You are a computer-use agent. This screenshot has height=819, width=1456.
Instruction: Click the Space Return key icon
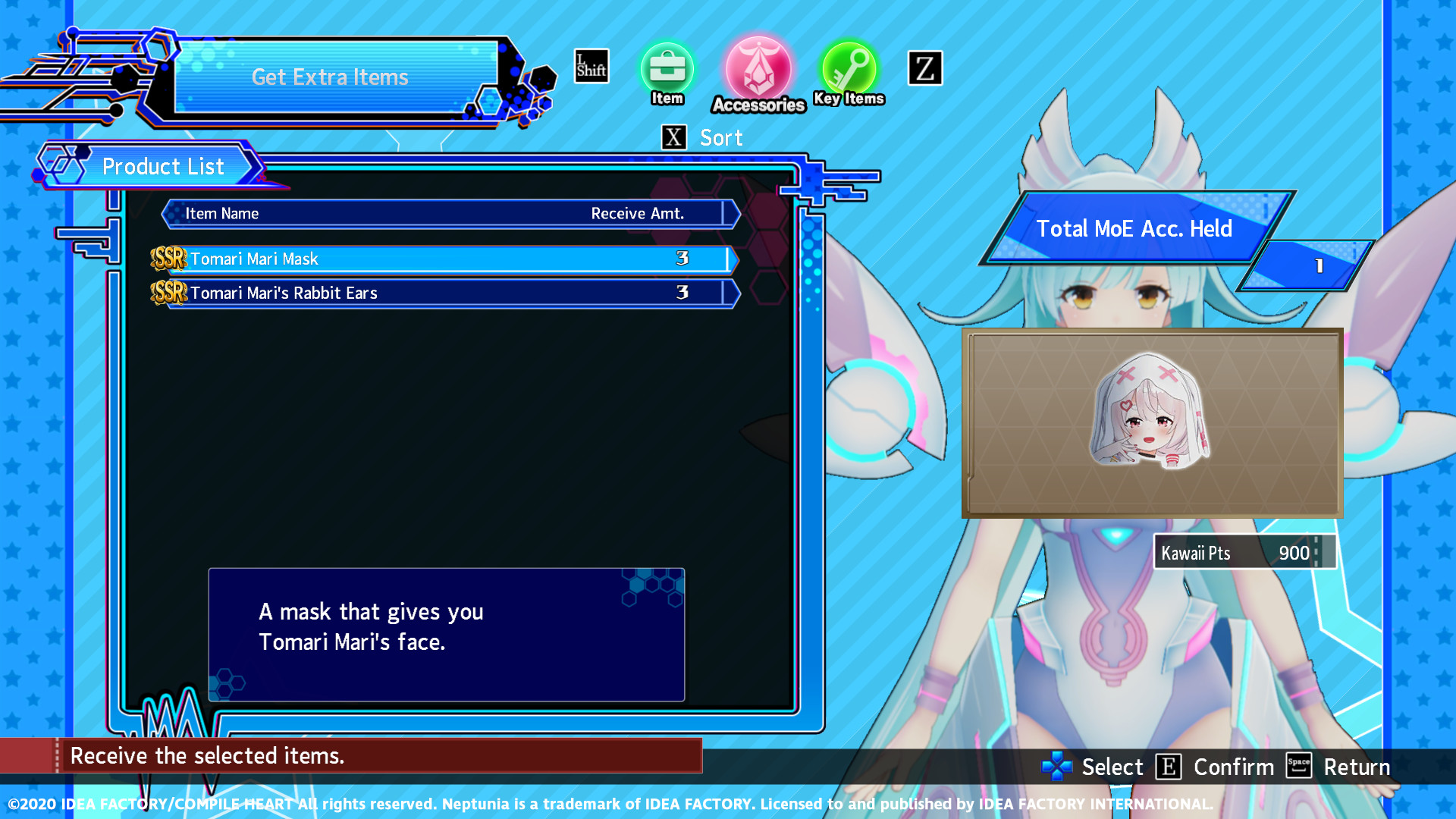[1298, 767]
